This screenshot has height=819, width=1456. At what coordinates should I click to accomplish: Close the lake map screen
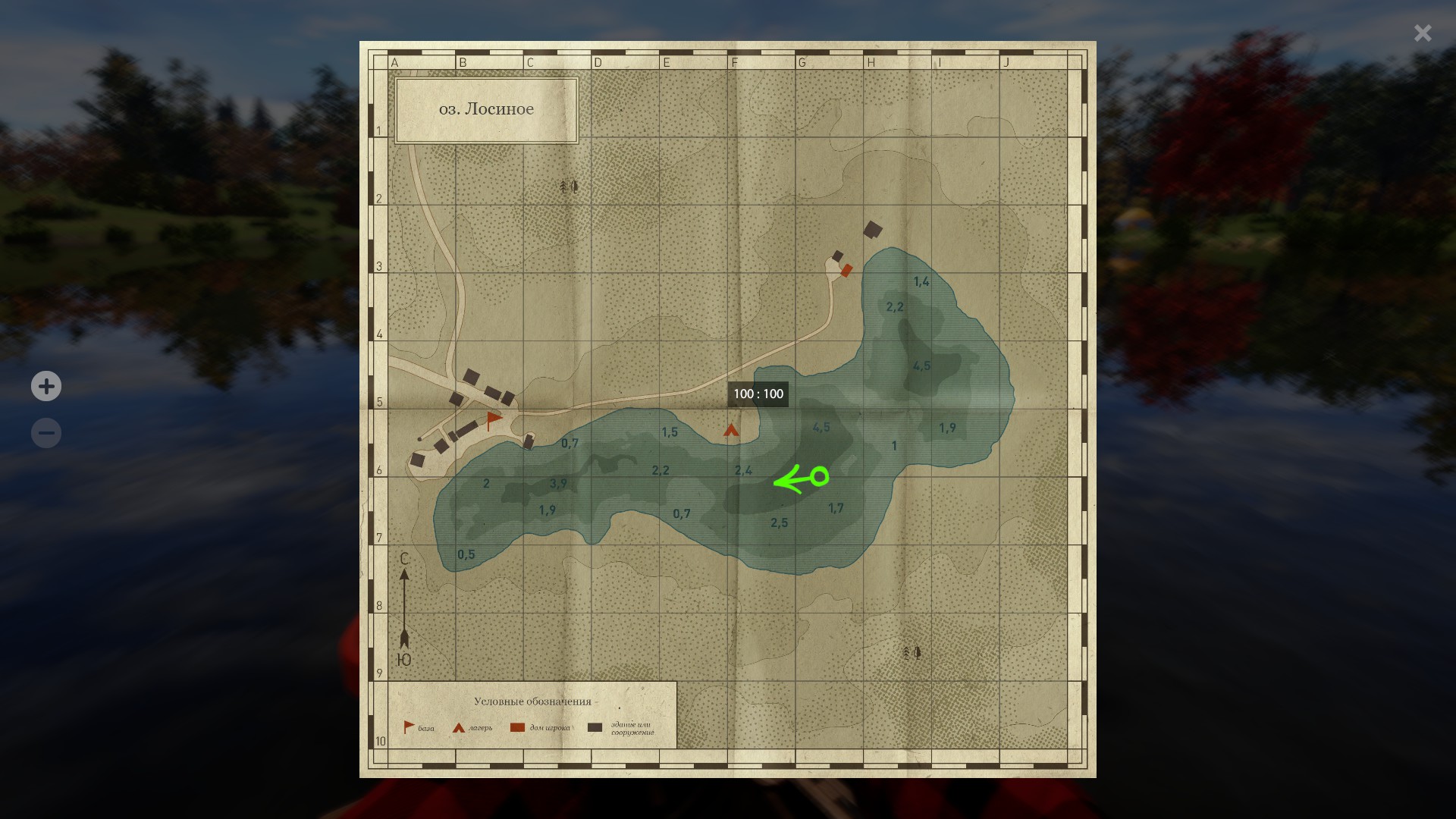1422,33
